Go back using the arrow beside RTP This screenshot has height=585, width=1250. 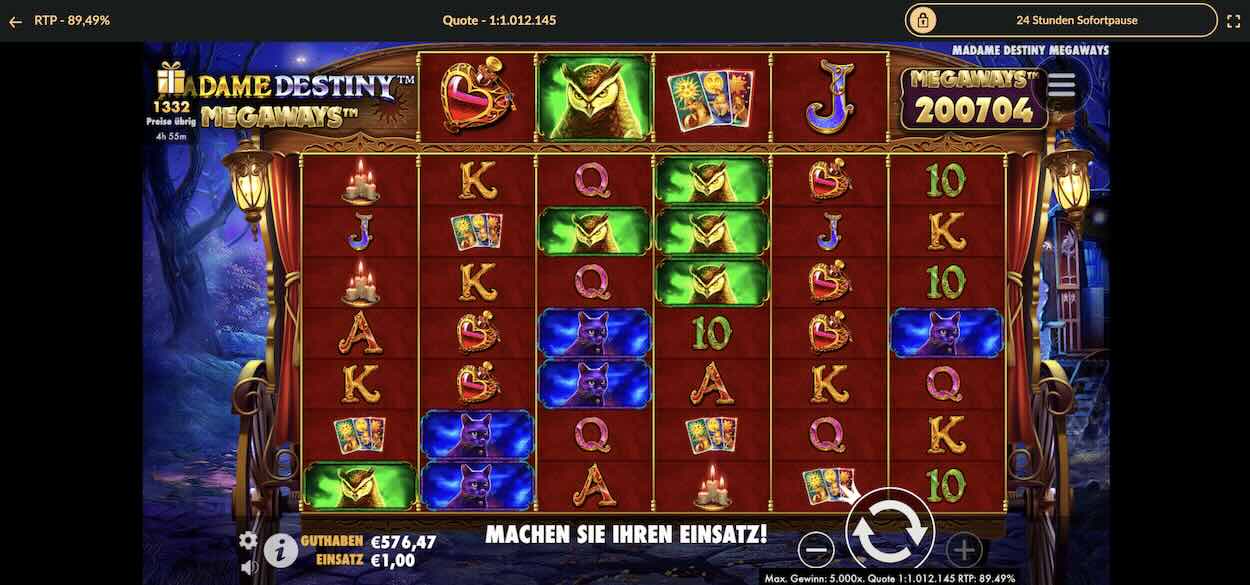15,20
